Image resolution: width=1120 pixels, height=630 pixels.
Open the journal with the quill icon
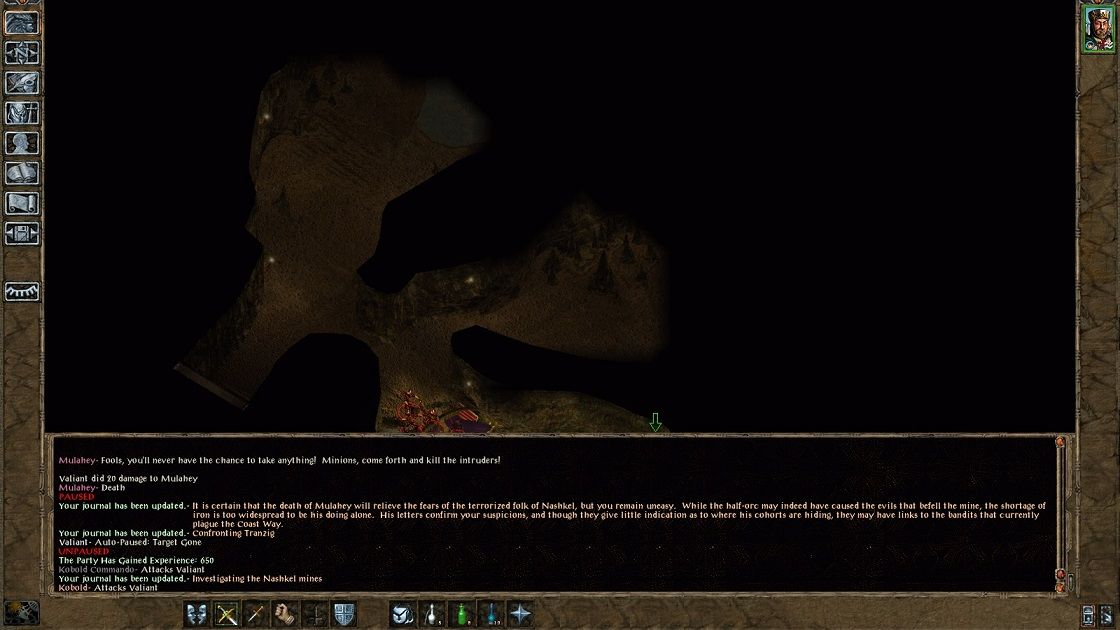[22, 82]
